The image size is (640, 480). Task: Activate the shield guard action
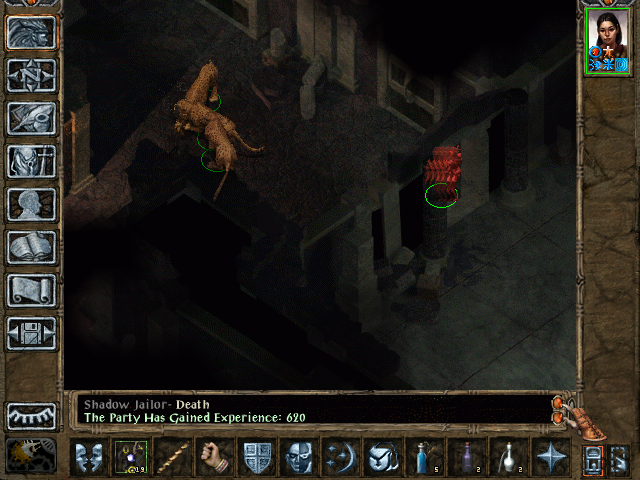(257, 458)
